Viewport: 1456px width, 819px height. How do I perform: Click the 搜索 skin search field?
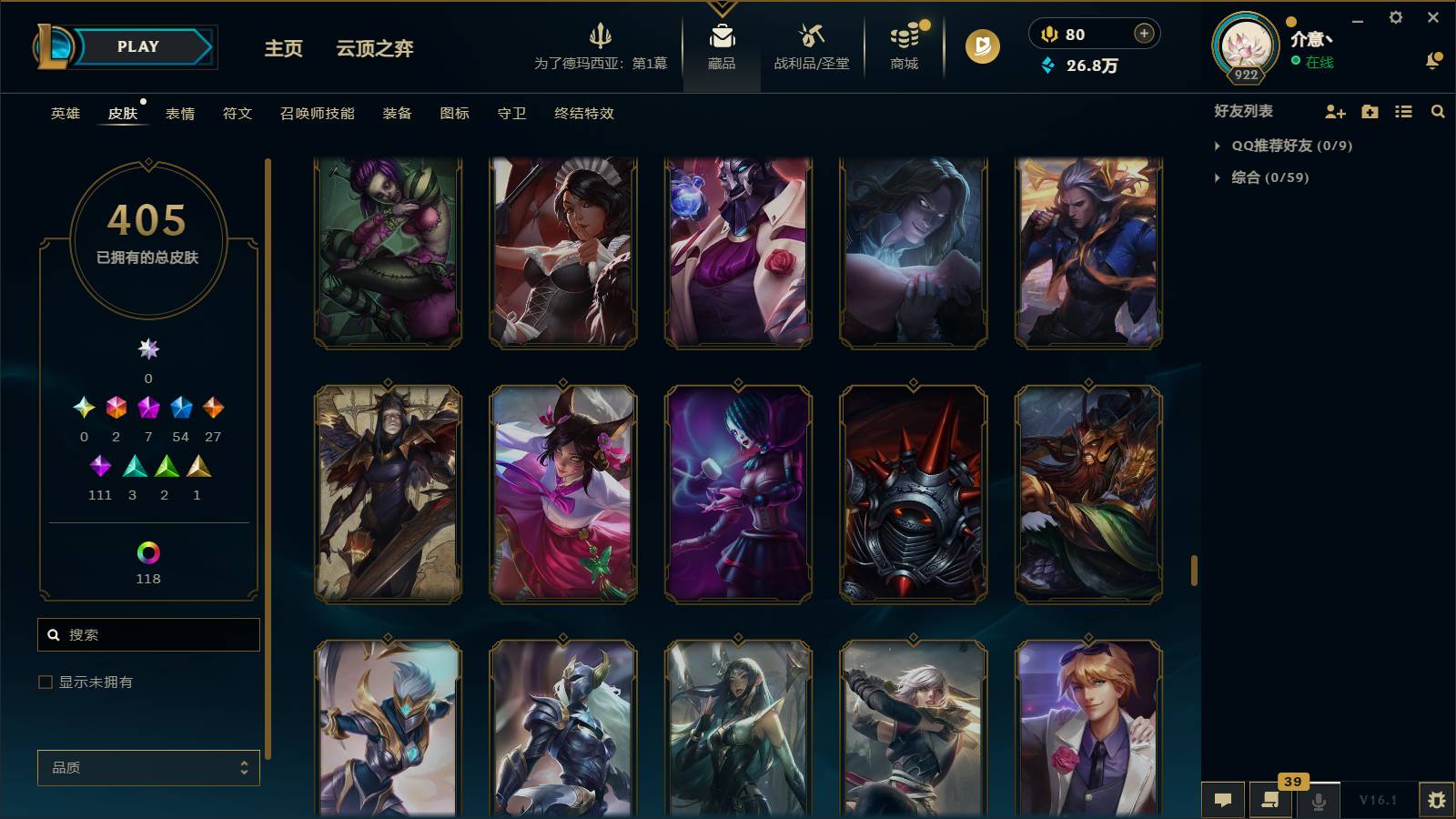(x=148, y=634)
